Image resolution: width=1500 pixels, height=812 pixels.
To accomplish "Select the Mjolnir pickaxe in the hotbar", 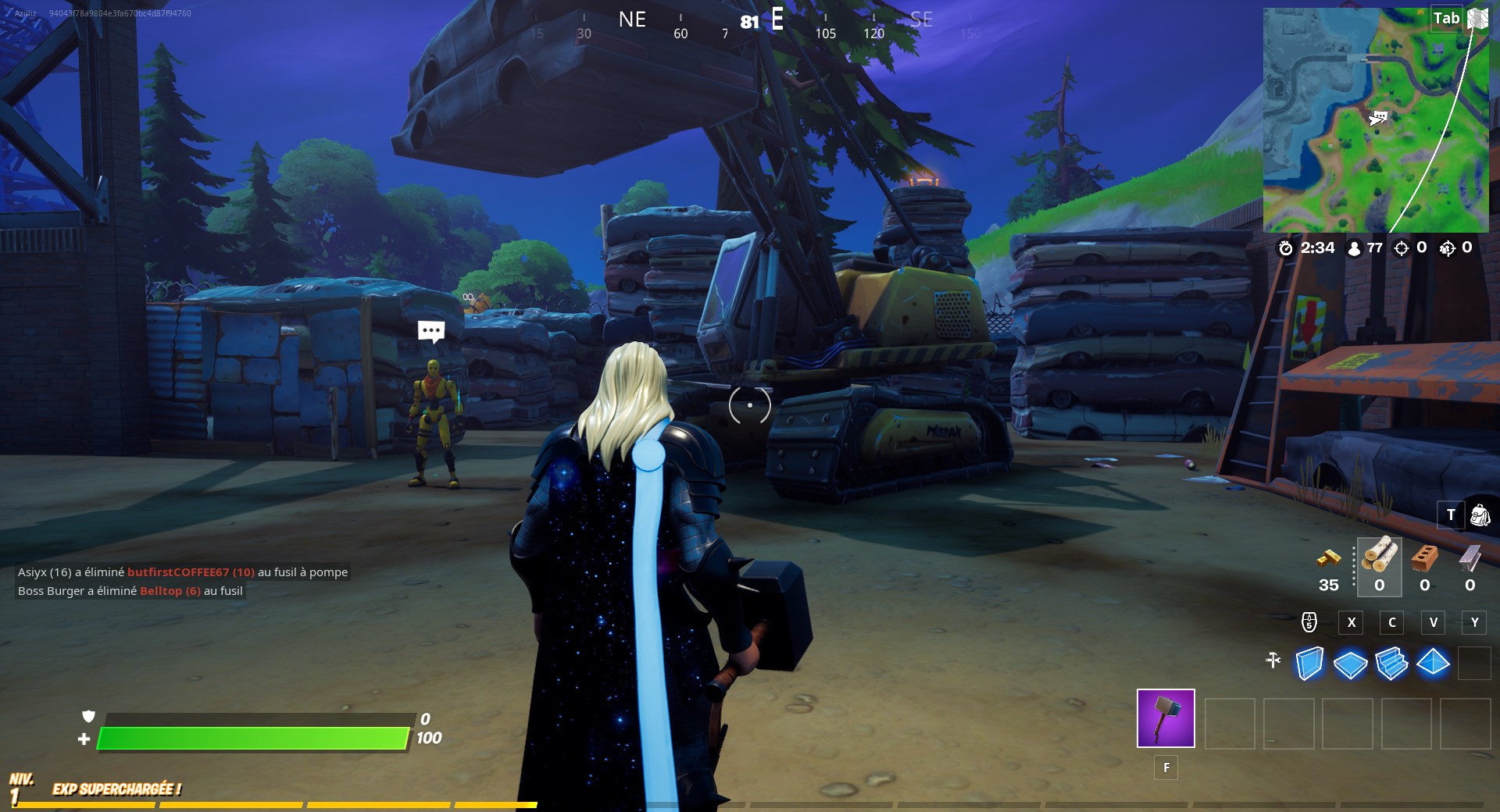I will coord(1166,719).
